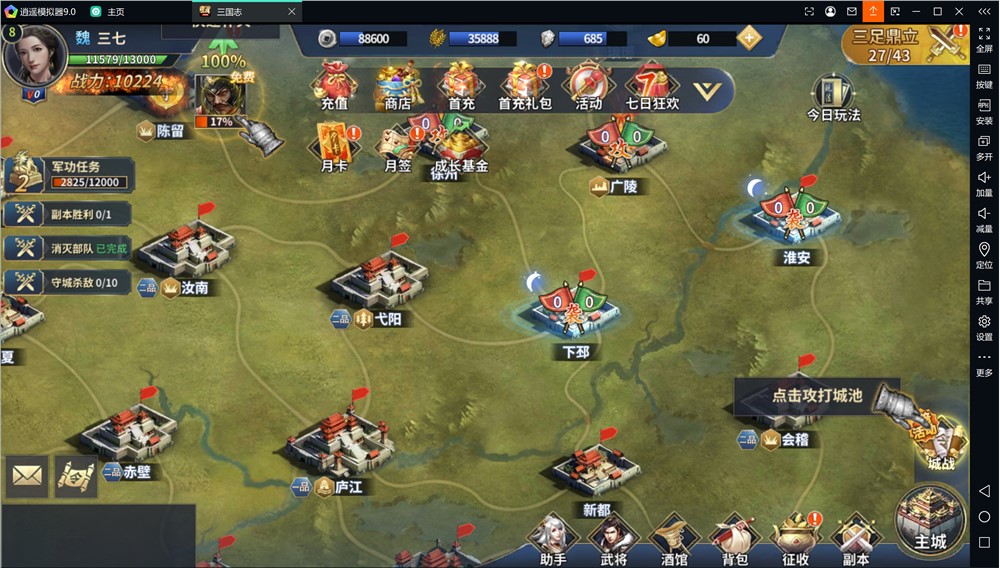
Task: Open the 助手 assistant menu
Action: [553, 539]
